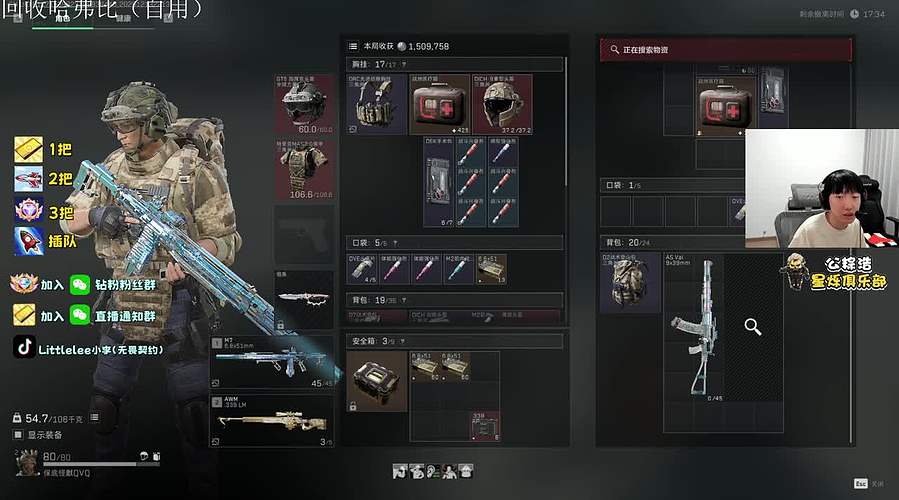Select the medical kit in the chest rig
The width and height of the screenshot is (899, 500).
pyautogui.click(x=439, y=104)
